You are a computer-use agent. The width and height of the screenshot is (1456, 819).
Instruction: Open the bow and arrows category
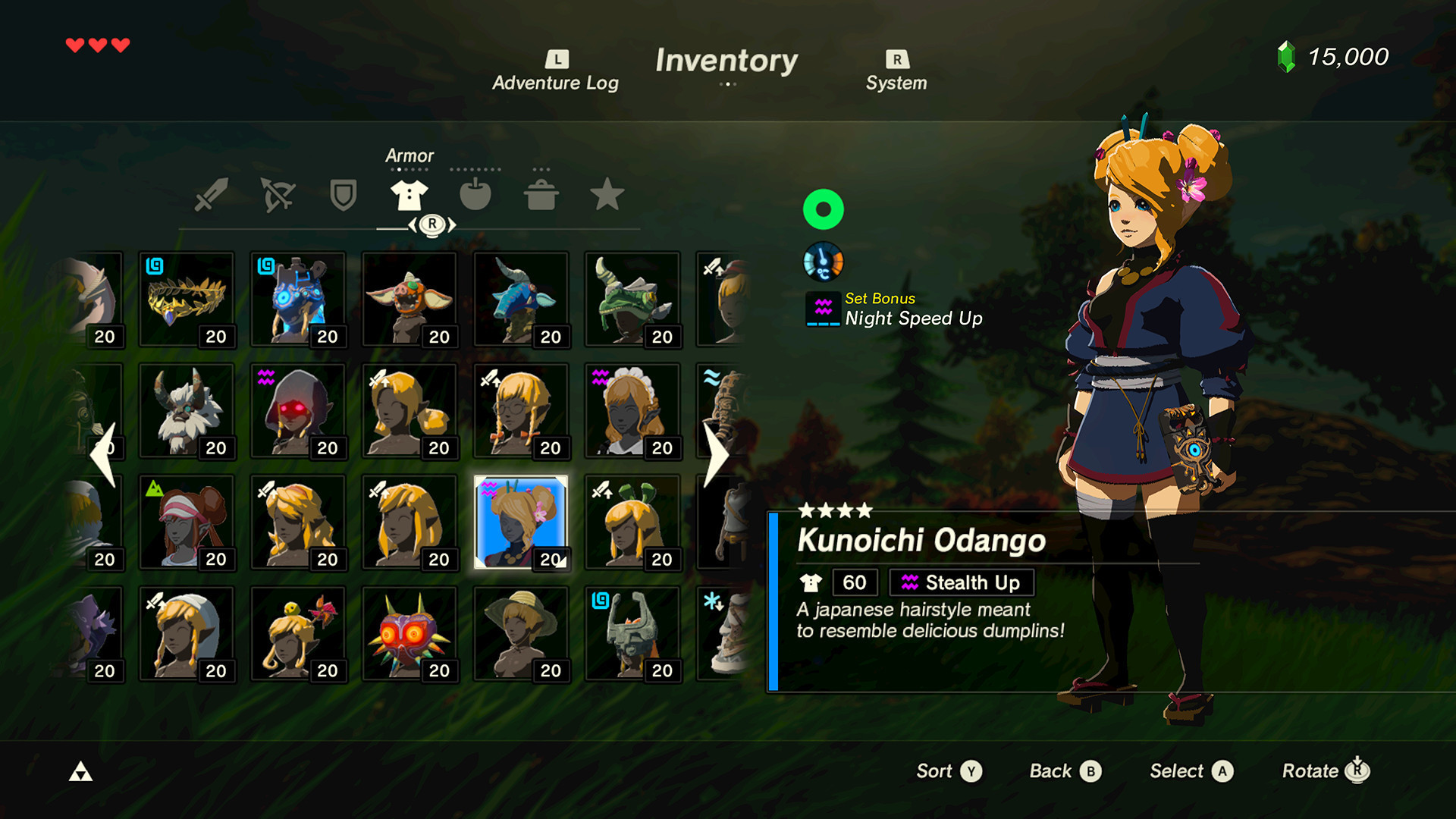tap(278, 195)
